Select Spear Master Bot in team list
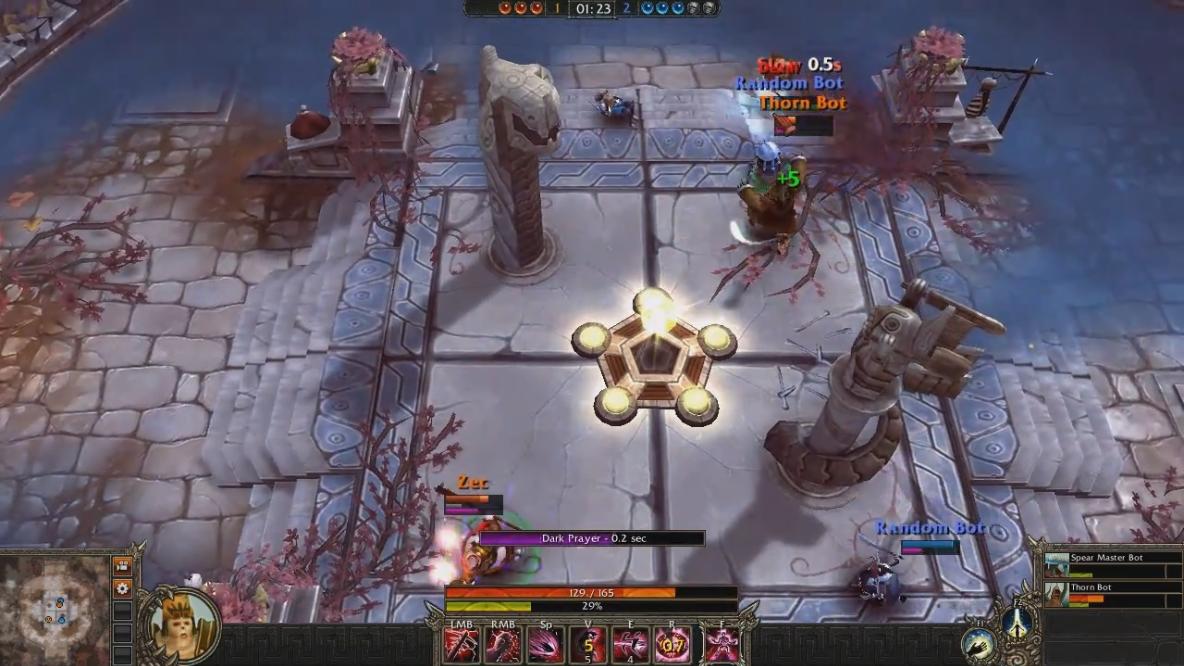 click(x=1107, y=565)
